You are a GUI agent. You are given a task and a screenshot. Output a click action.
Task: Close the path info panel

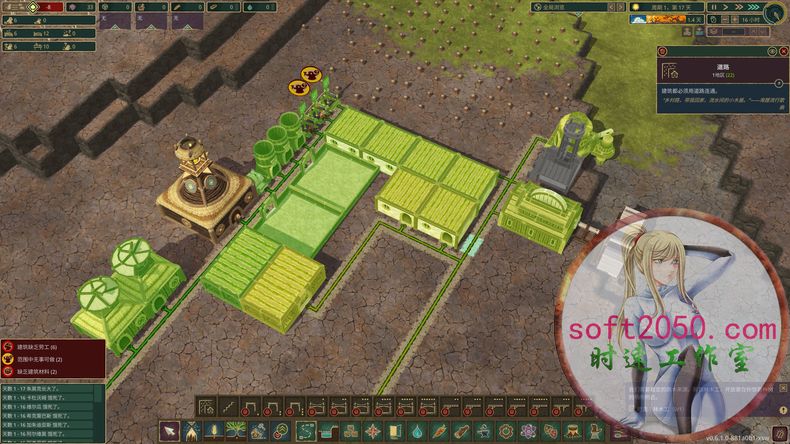pos(783,50)
